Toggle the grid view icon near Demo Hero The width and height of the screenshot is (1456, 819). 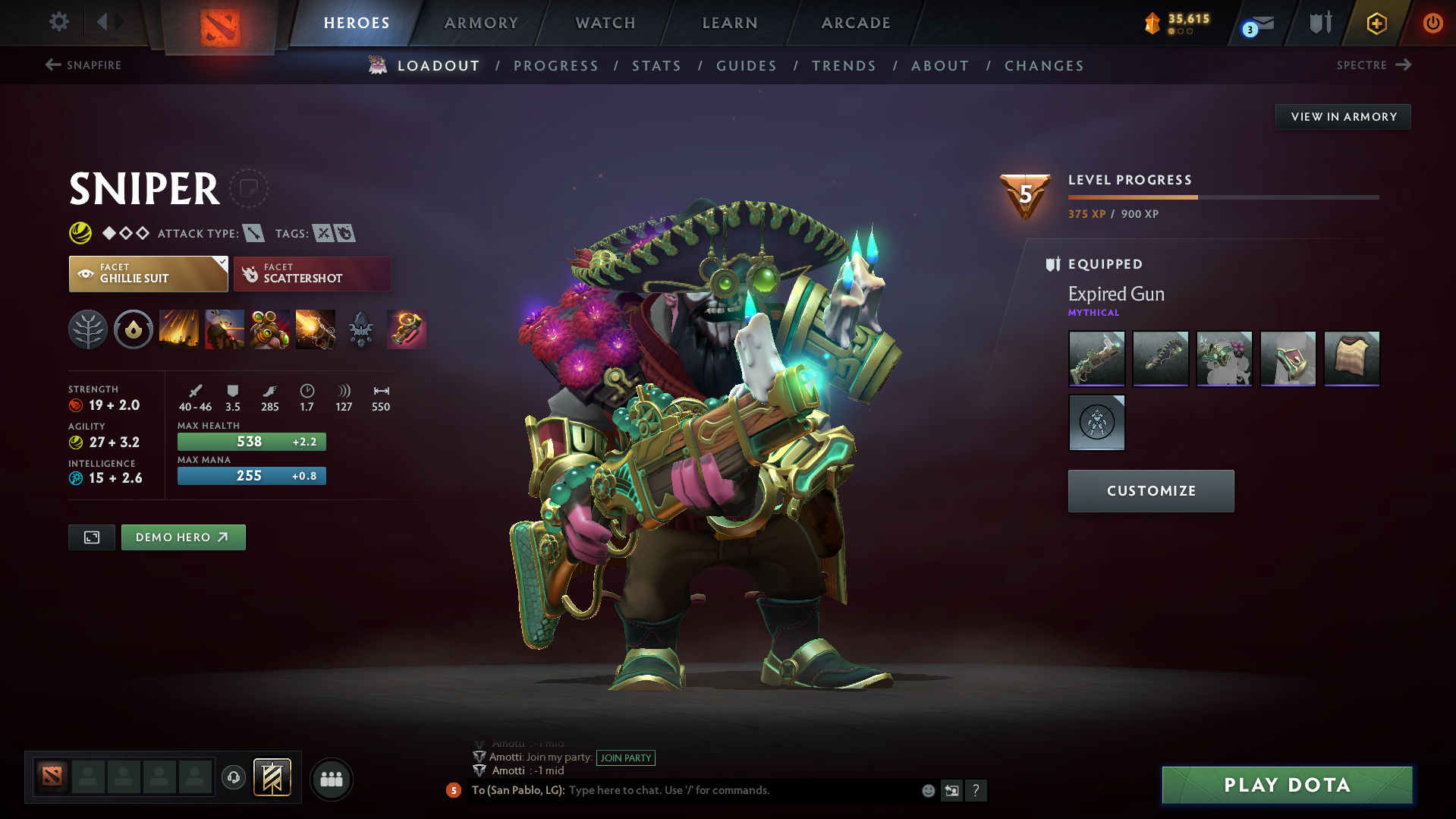click(91, 537)
